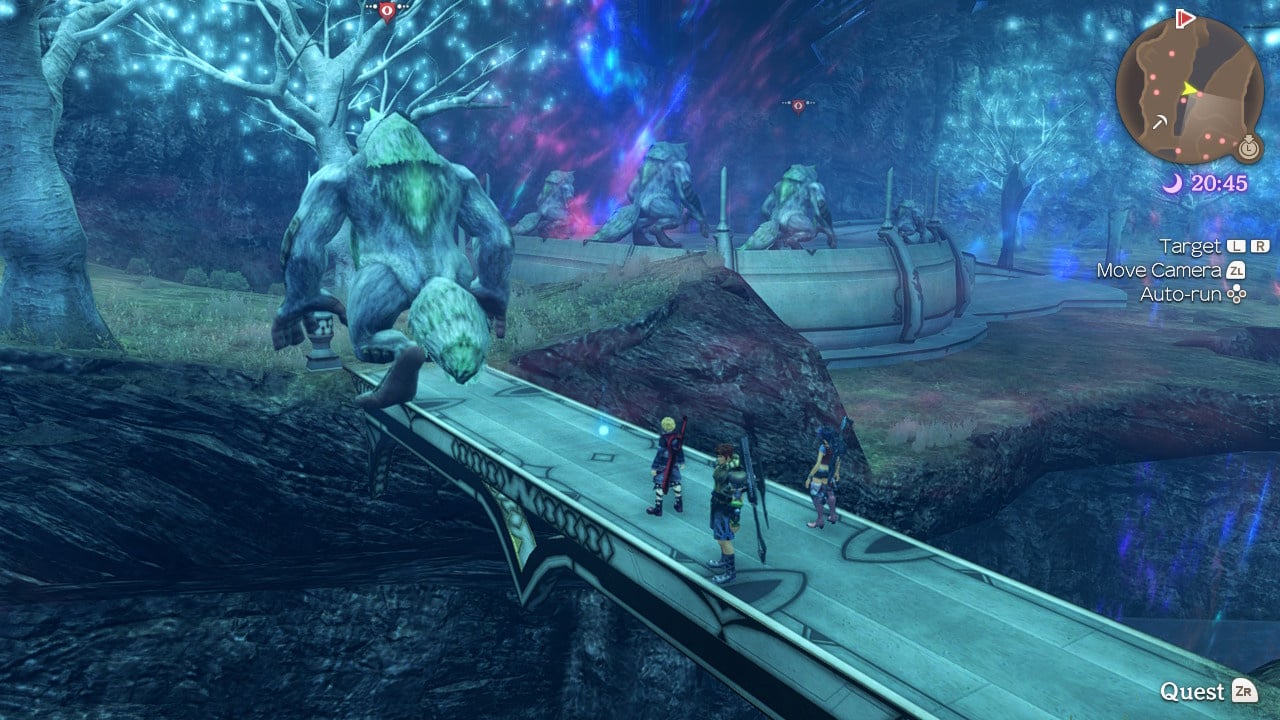Screen dimensions: 1280x720
Task: Open the circular minimap
Action: pyautogui.click(x=1189, y=90)
